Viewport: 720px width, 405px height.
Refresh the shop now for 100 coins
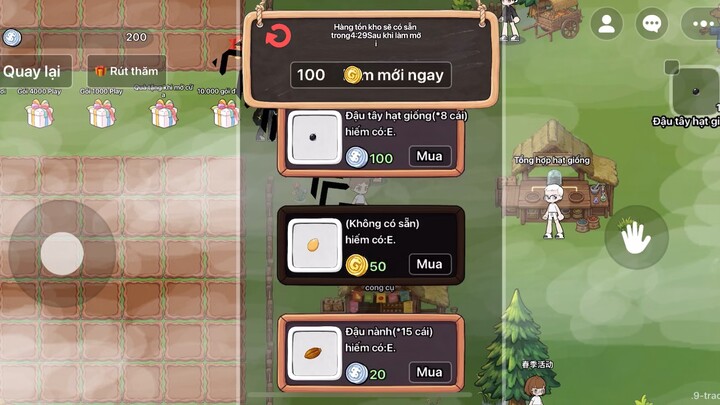[371, 75]
